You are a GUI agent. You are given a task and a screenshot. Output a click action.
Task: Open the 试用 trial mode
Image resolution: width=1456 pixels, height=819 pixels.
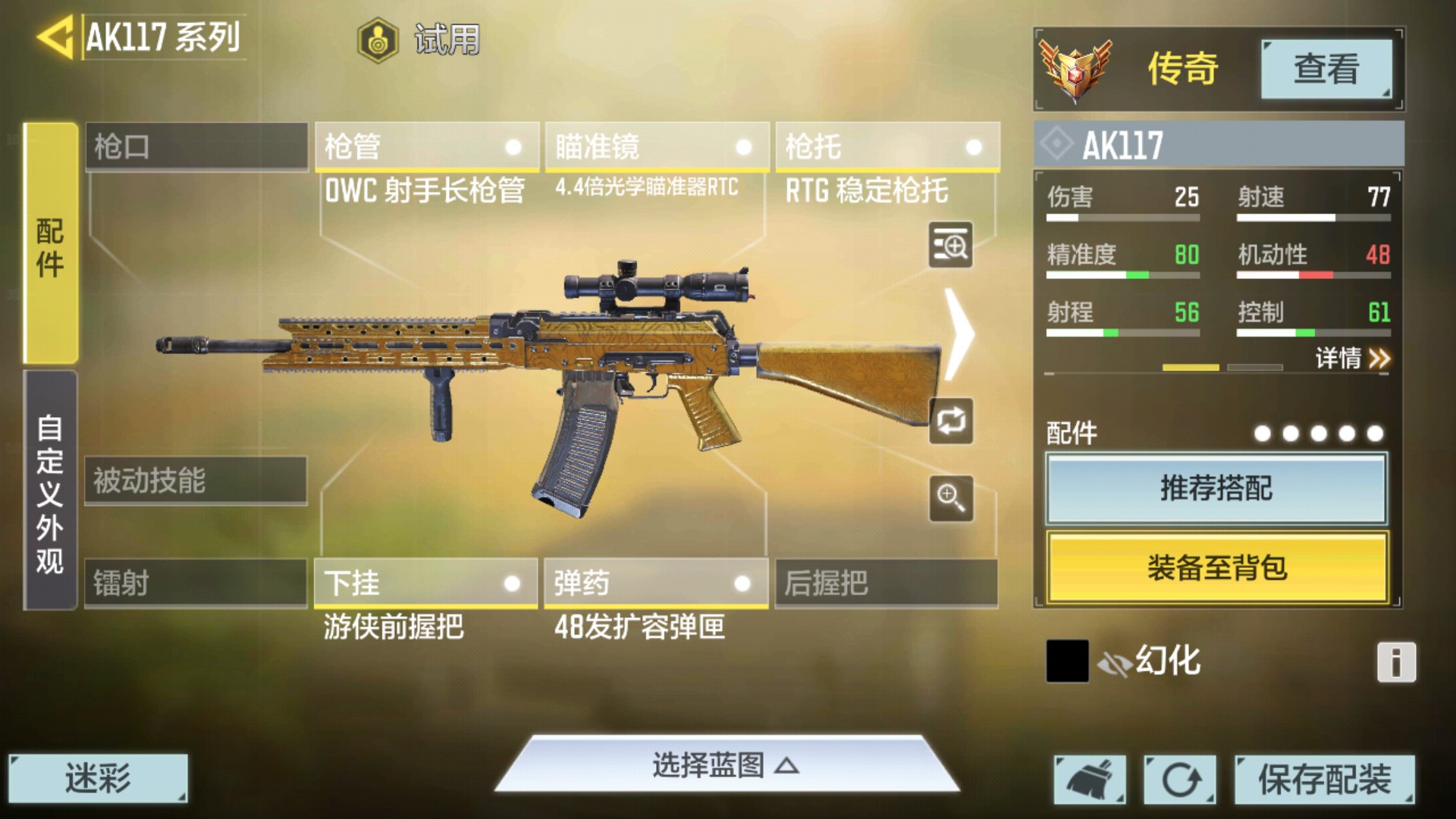click(419, 39)
